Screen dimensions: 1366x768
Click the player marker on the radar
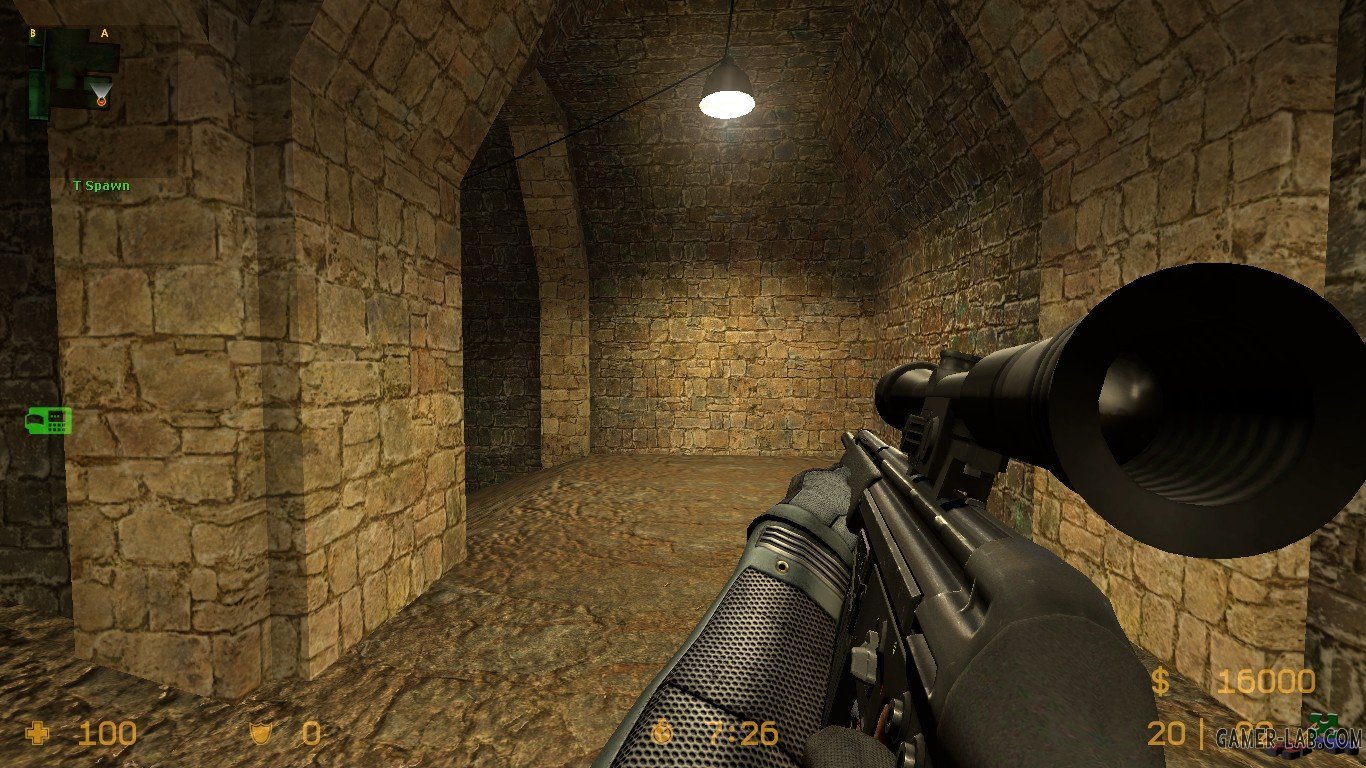(101, 99)
